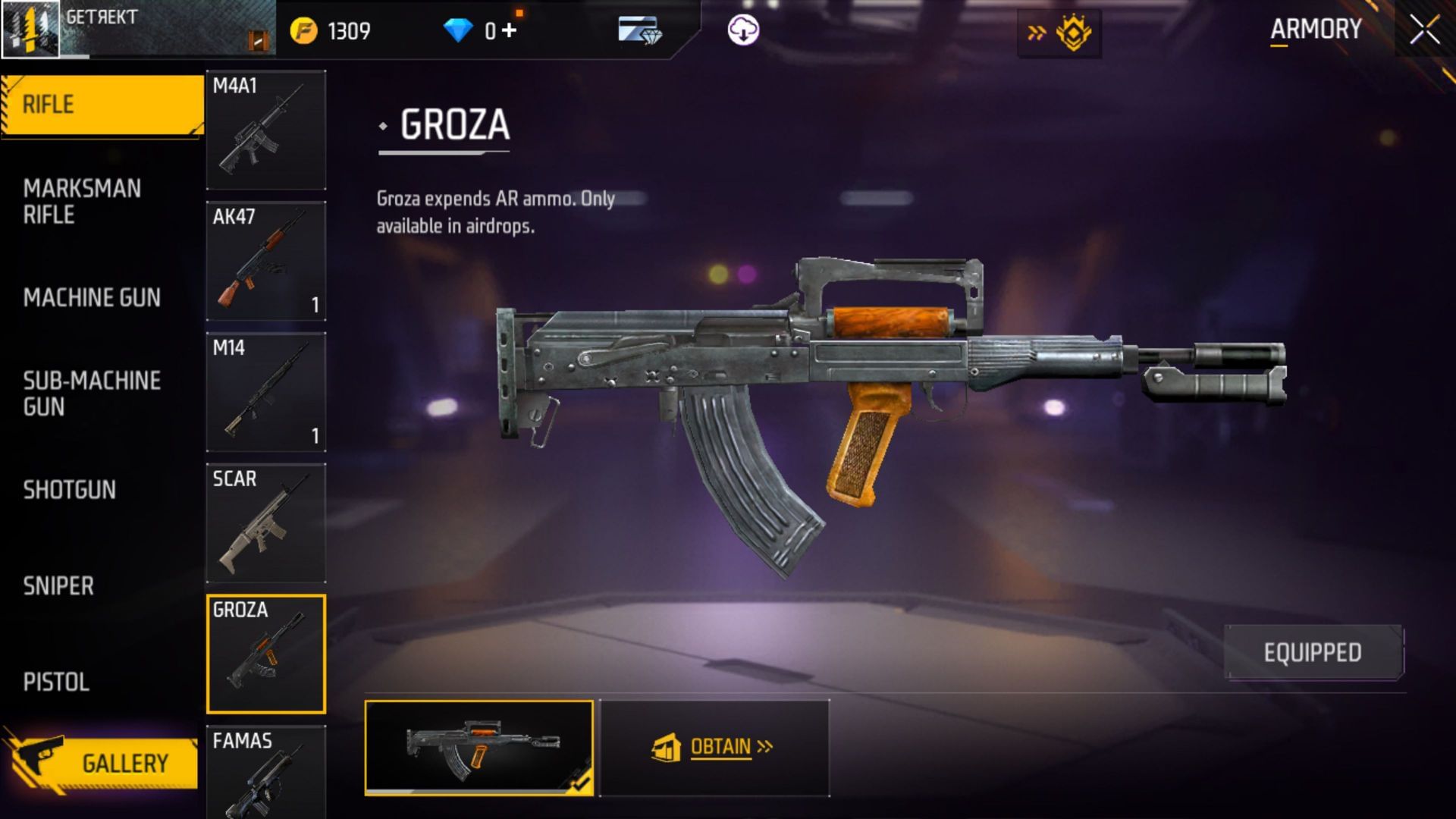Open the weapon Gallery
1456x819 pixels.
pyautogui.click(x=102, y=763)
